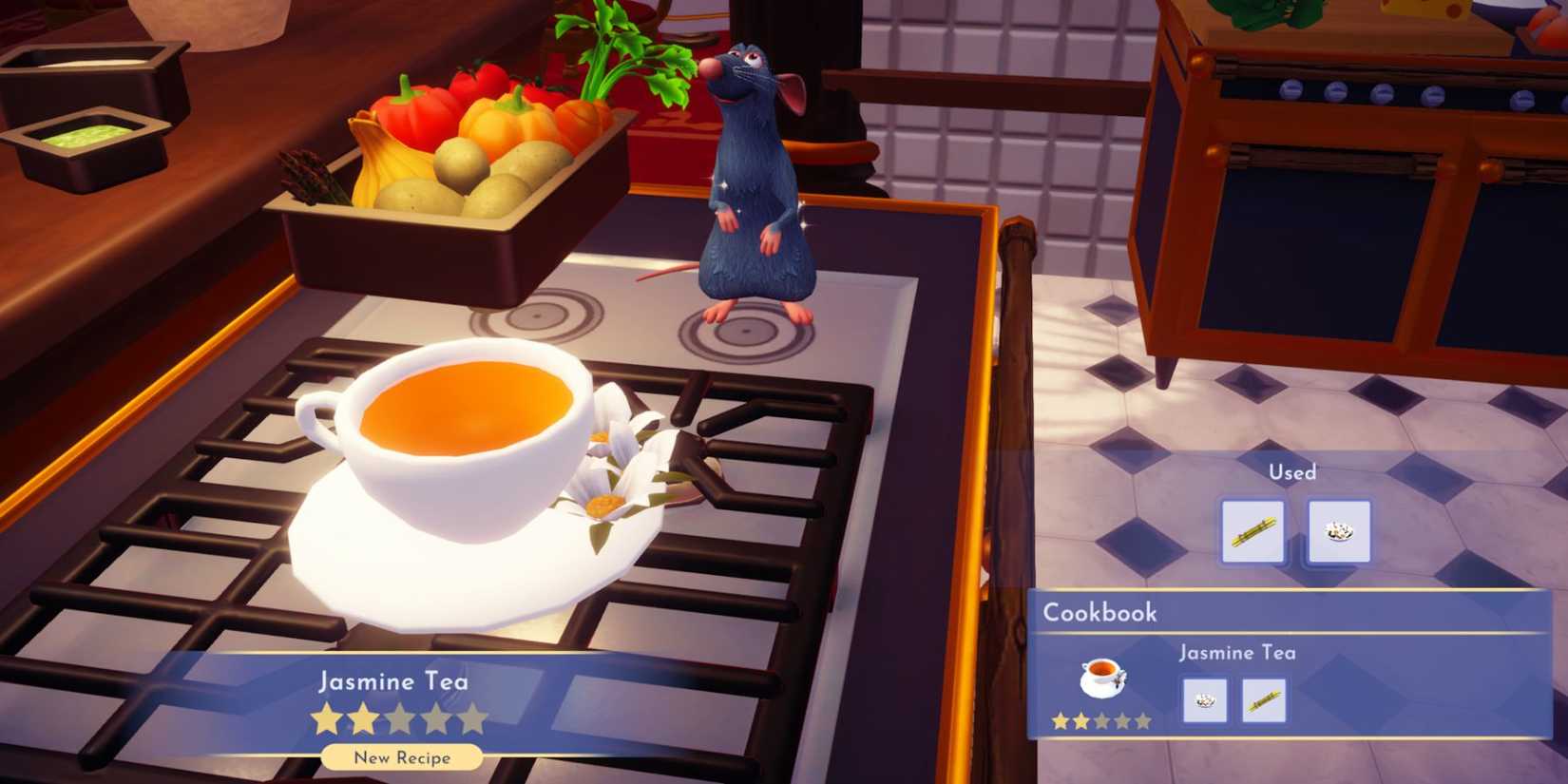Click the white jasmine flowers on the saucer
Image resolution: width=1568 pixels, height=784 pixels.
[x=618, y=475]
